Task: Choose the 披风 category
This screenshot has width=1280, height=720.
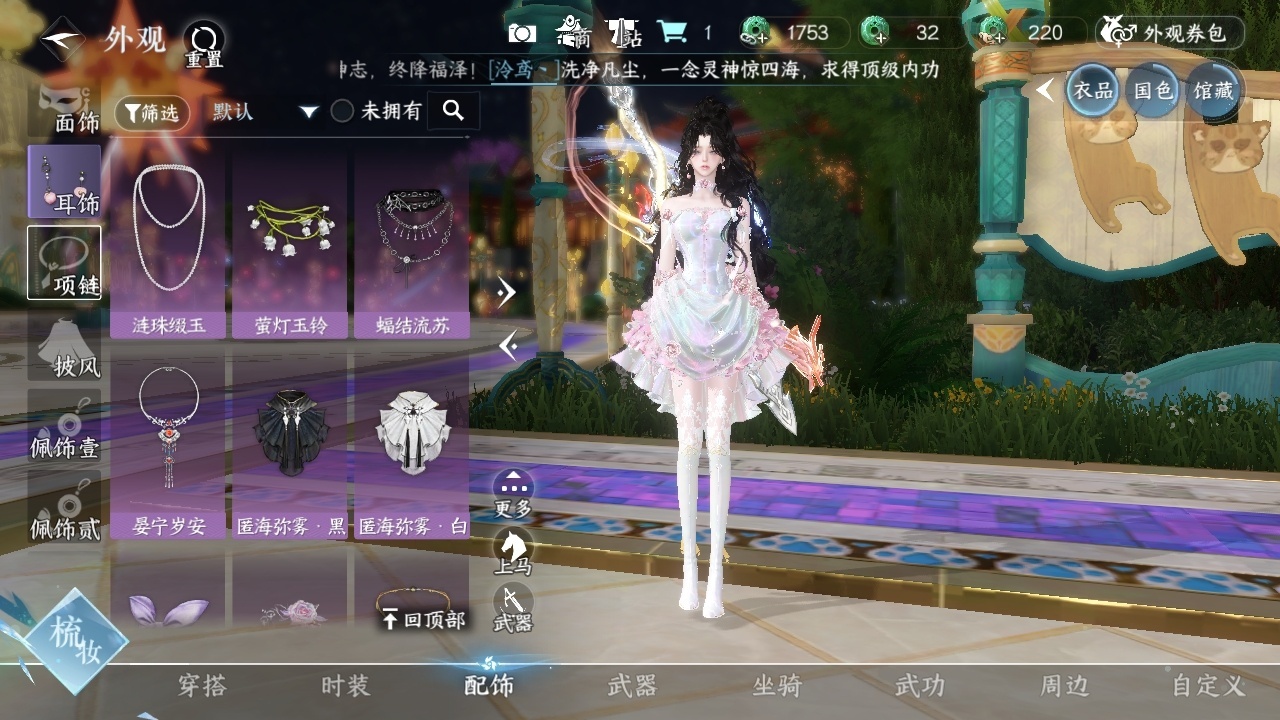Action: click(x=65, y=348)
